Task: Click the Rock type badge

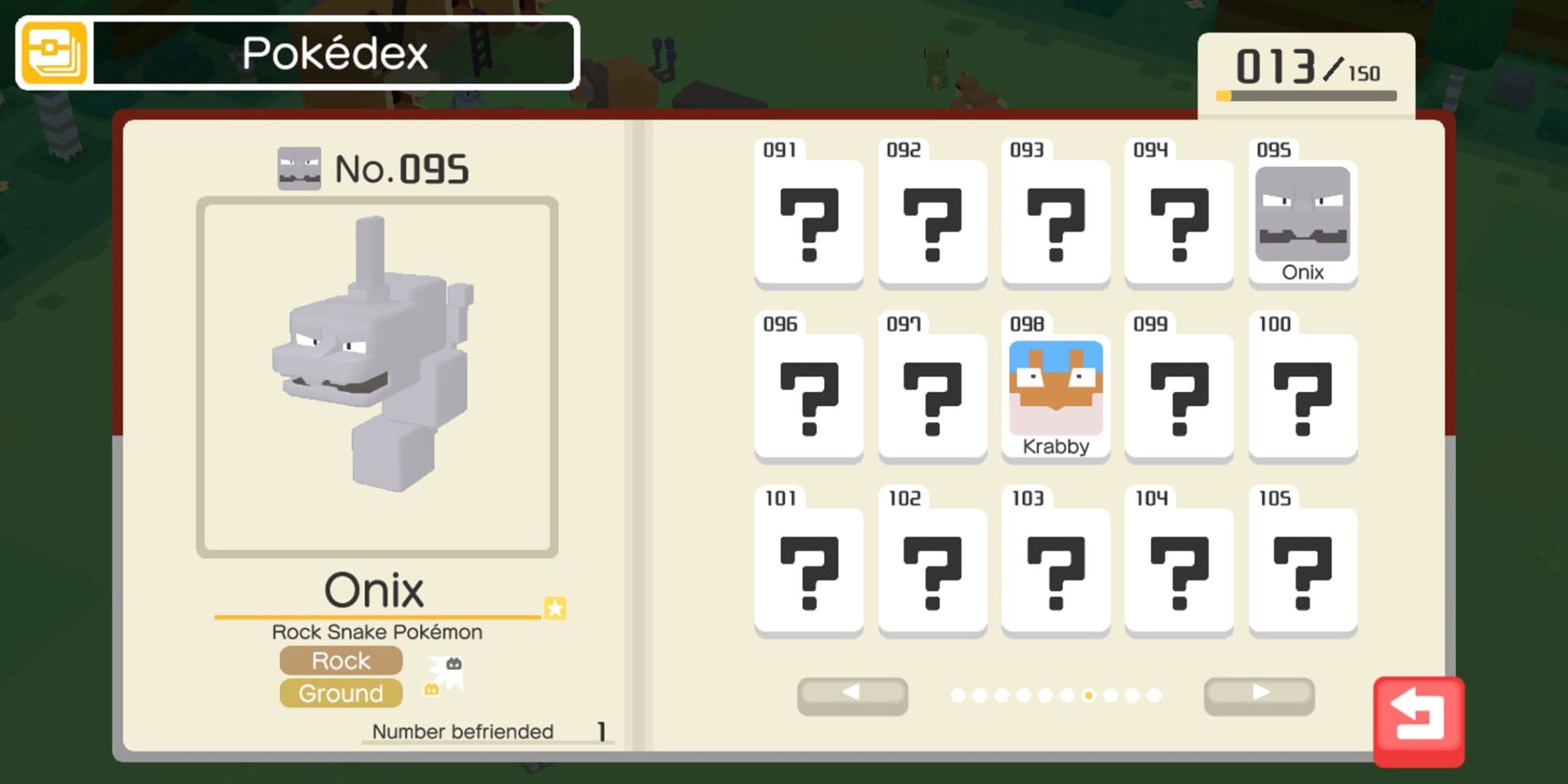Action: click(x=341, y=660)
